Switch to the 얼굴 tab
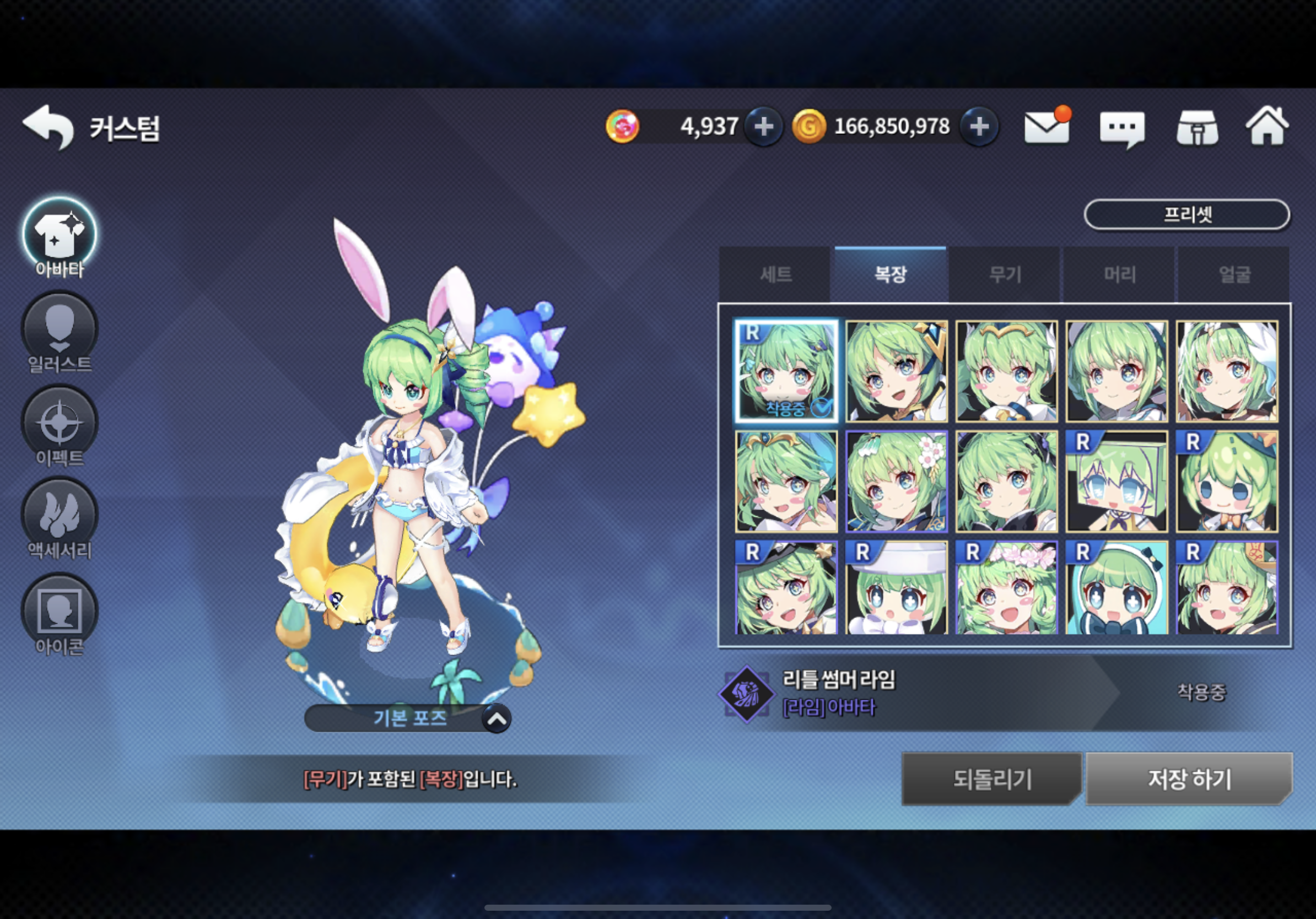The image size is (1316, 919). [1234, 274]
